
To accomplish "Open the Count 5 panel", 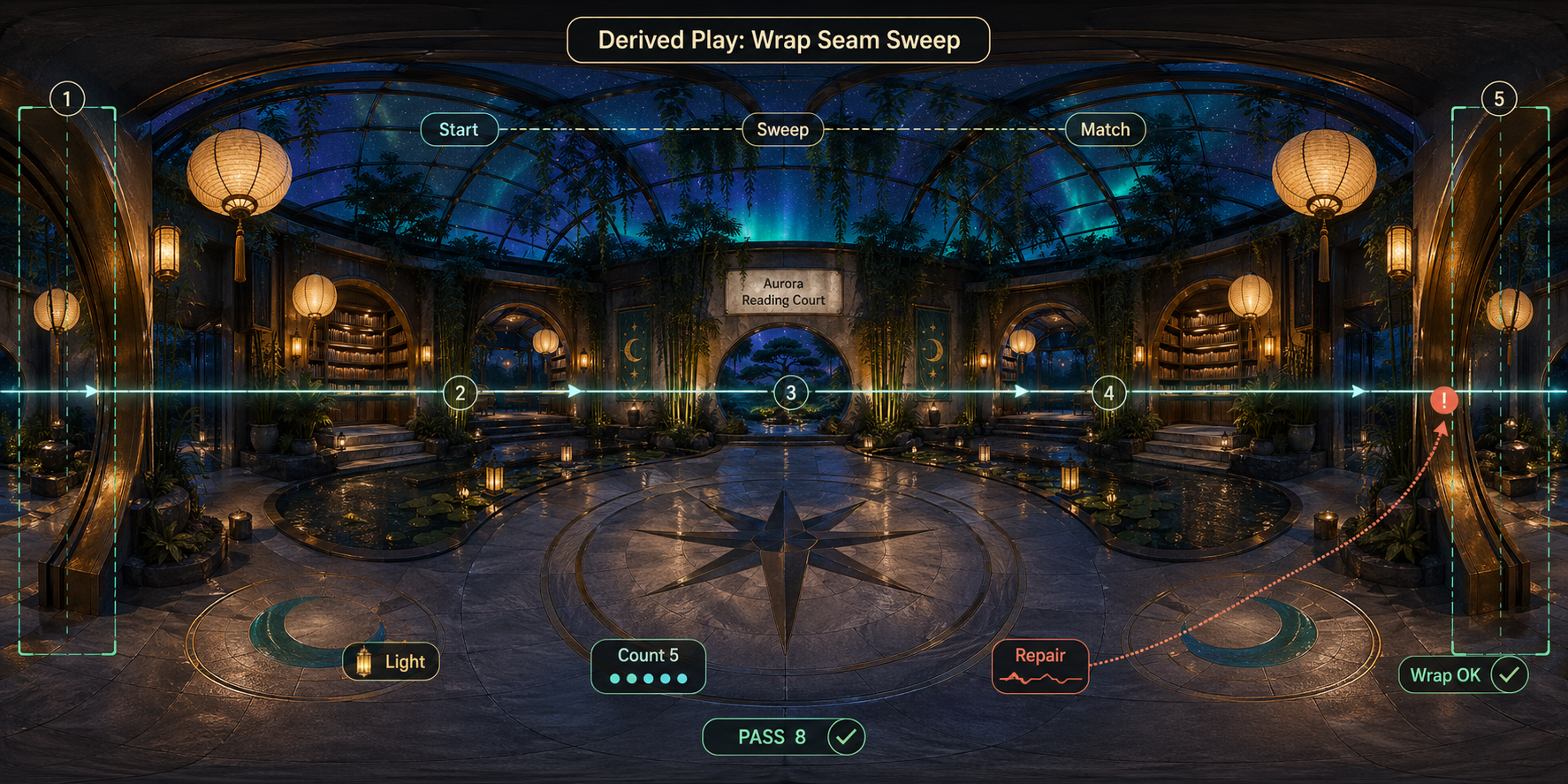I will [648, 666].
